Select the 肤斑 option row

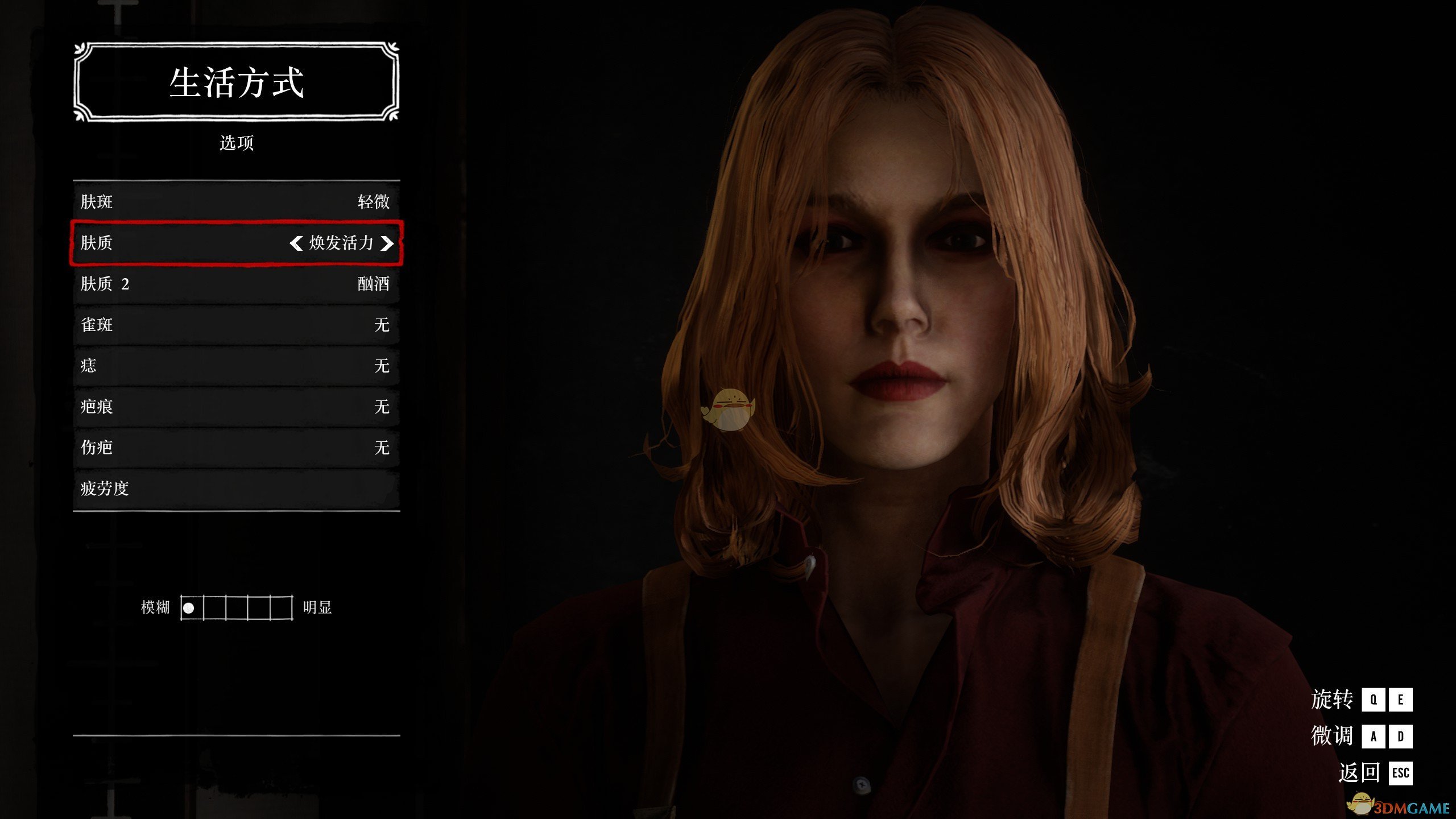[x=236, y=202]
